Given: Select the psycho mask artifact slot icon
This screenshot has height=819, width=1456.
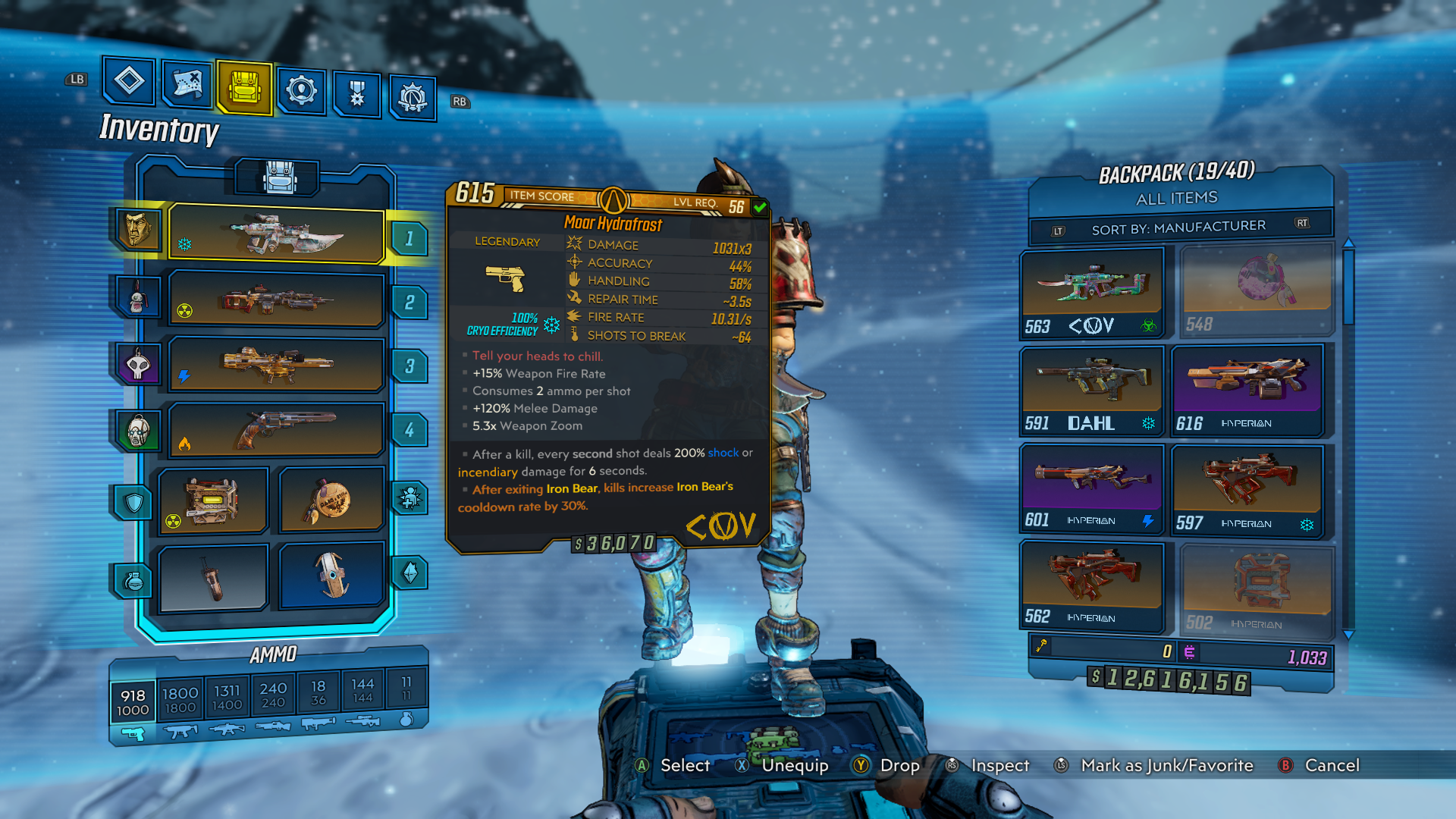Looking at the screenshot, I should coord(139,430).
